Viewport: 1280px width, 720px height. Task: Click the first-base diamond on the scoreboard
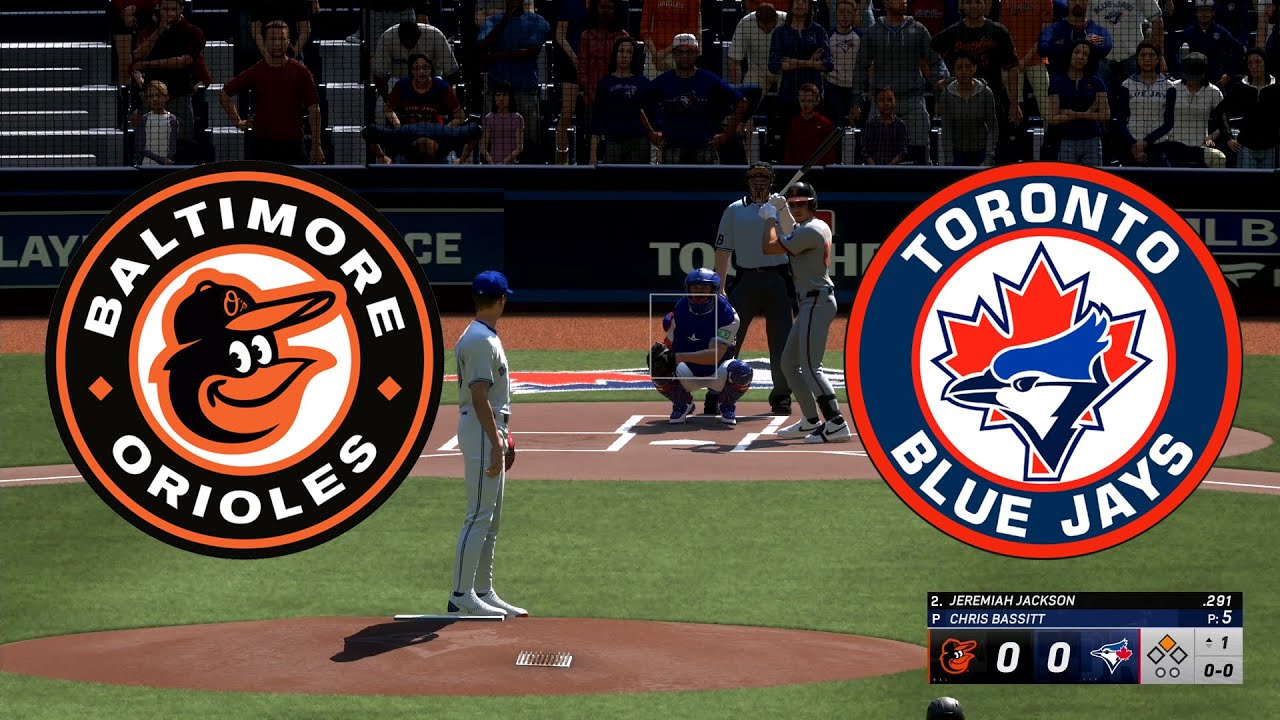click(x=1181, y=654)
